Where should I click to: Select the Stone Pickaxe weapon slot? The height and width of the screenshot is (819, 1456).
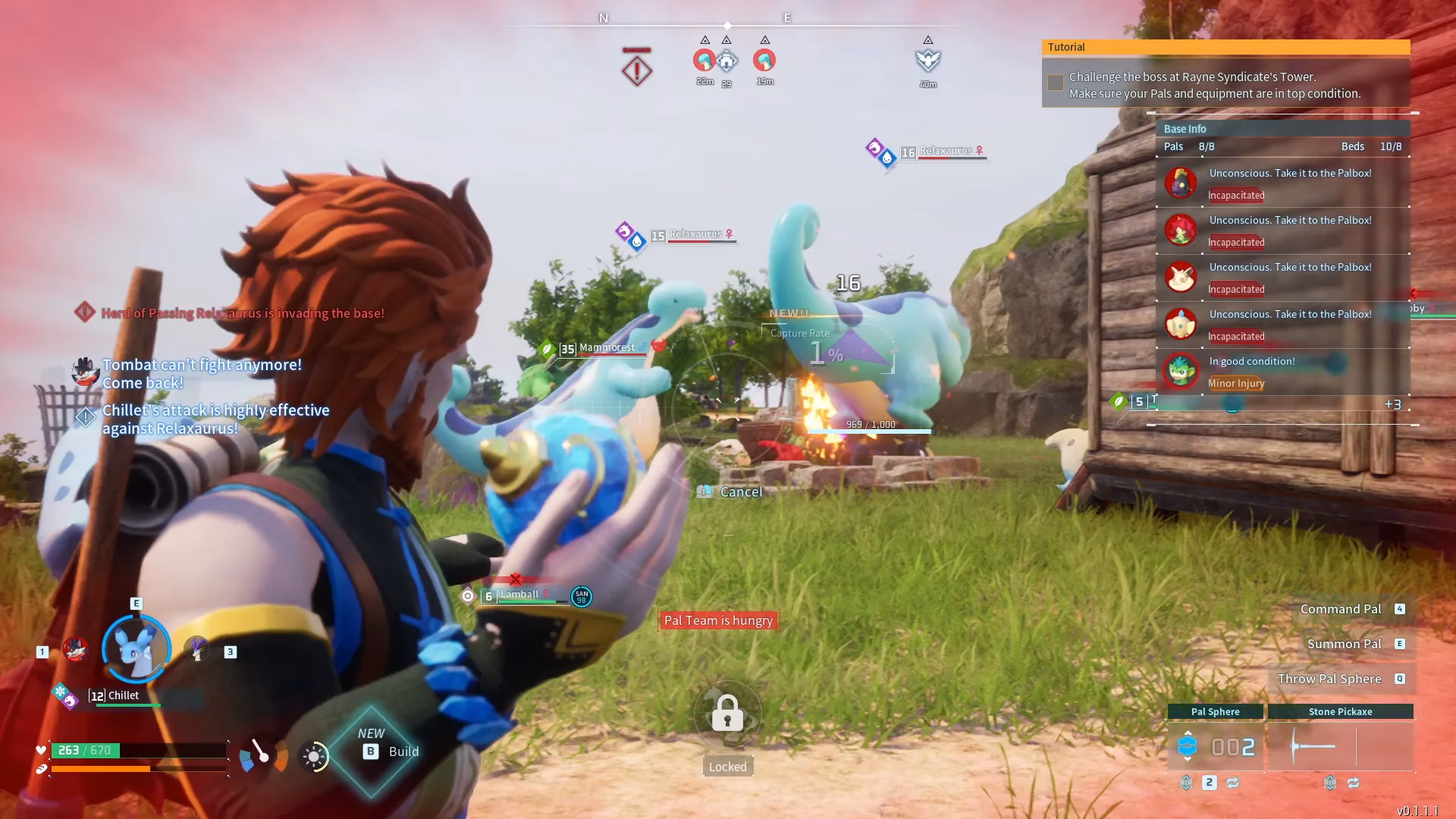pos(1340,746)
